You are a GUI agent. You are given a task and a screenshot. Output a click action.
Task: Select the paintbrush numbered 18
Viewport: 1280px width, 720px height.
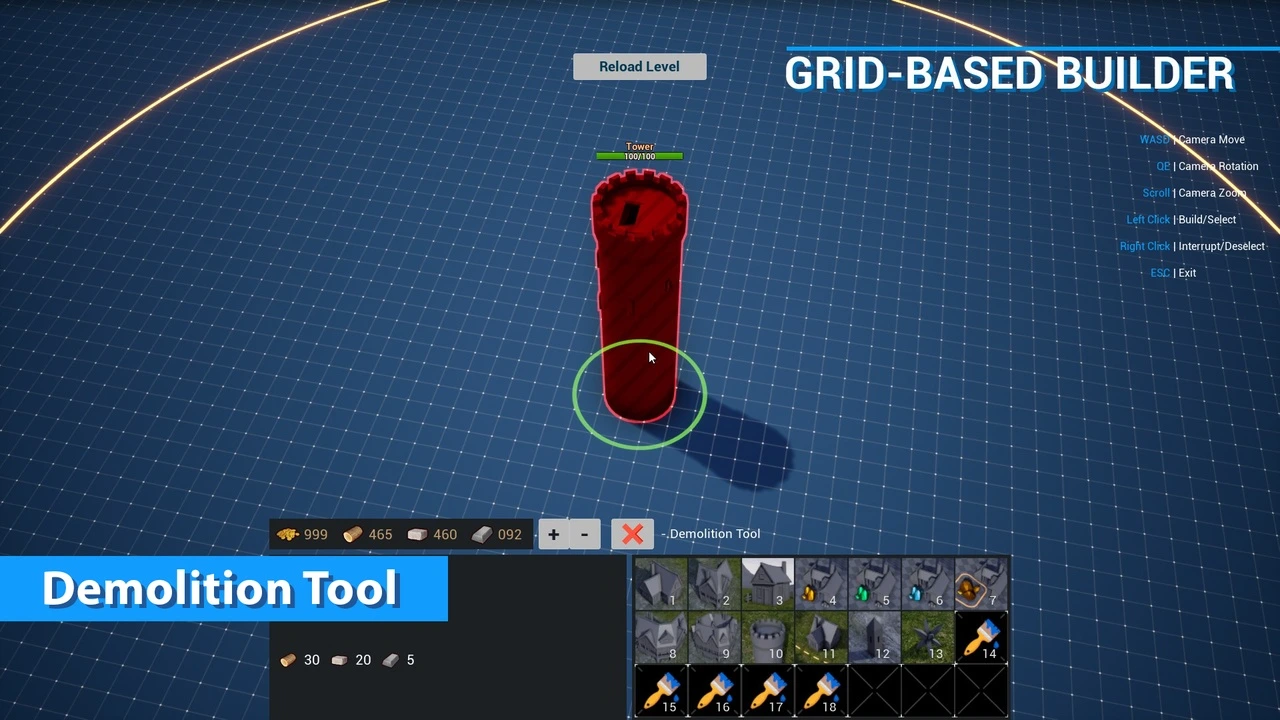(x=821, y=691)
